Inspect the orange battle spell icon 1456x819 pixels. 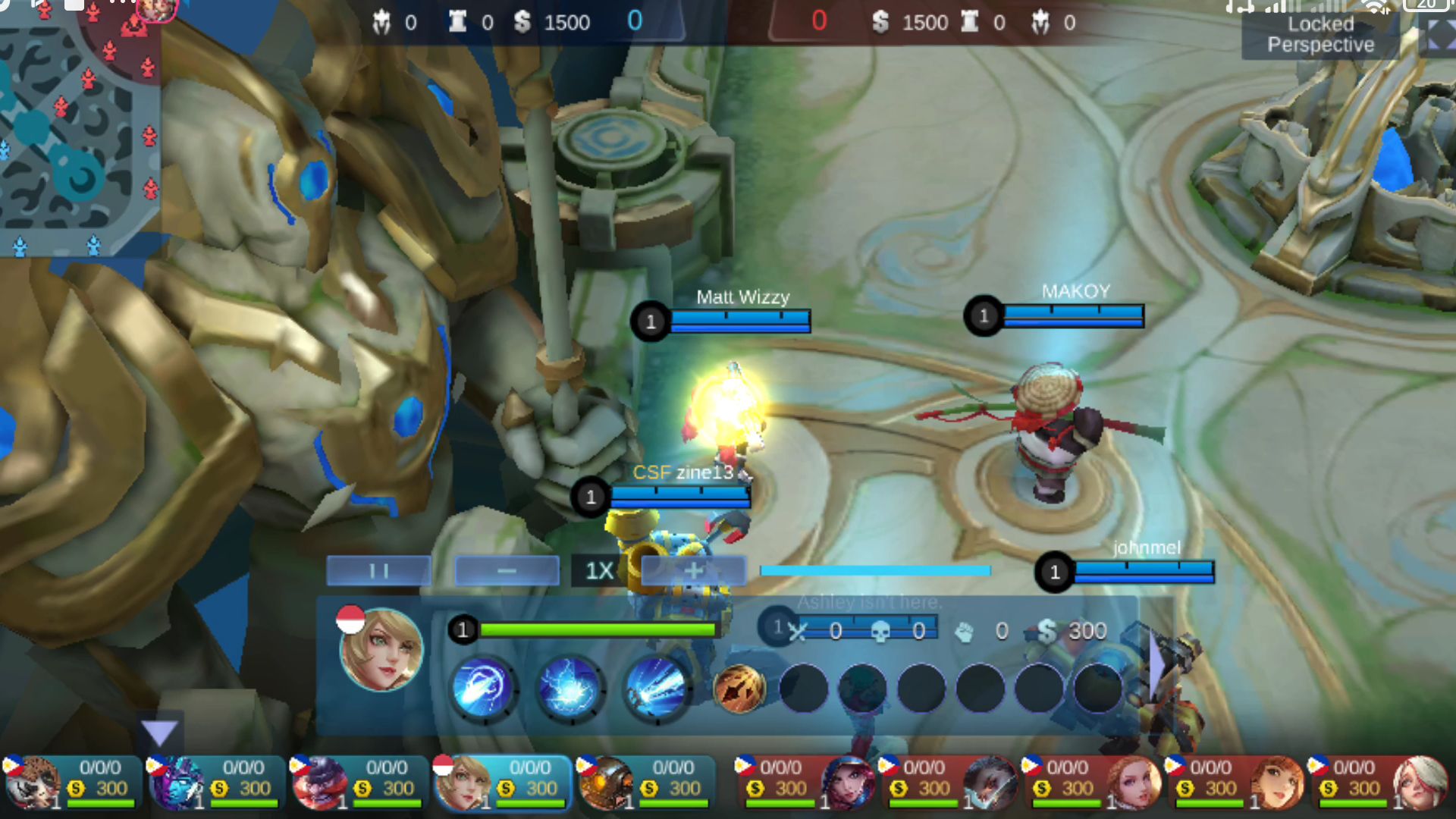[x=739, y=689]
